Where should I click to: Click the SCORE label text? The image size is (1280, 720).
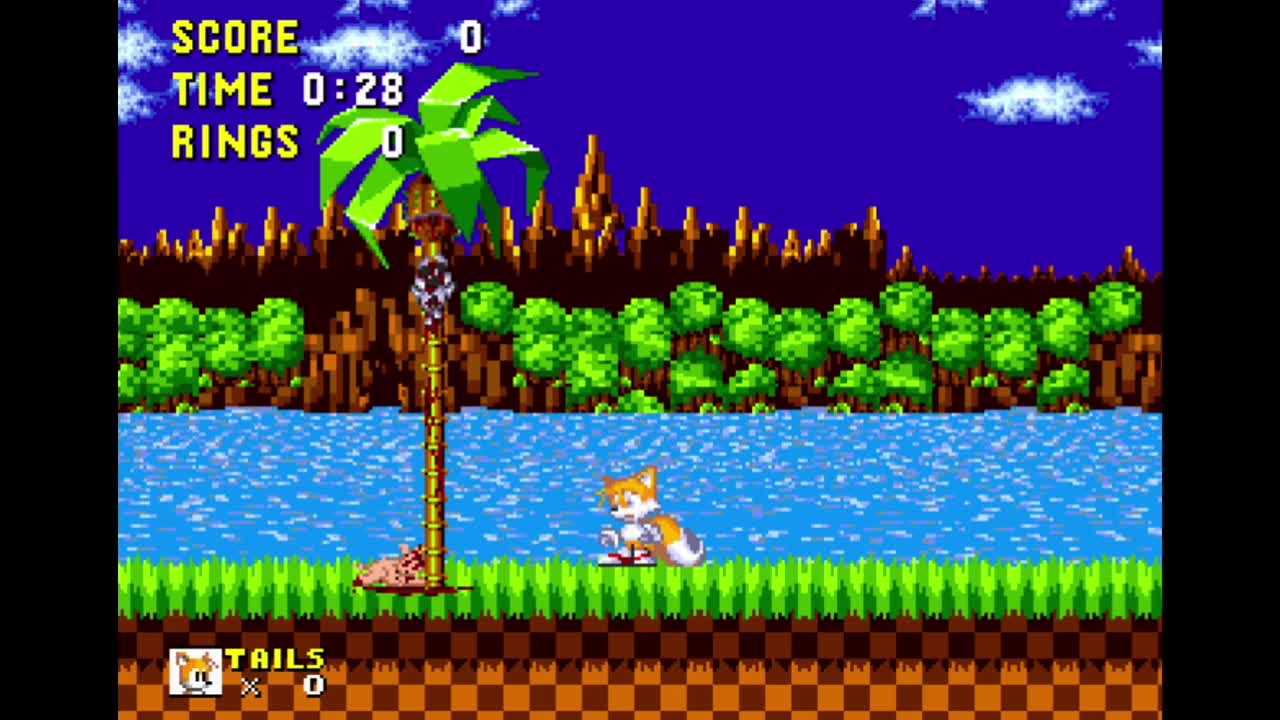coord(235,38)
